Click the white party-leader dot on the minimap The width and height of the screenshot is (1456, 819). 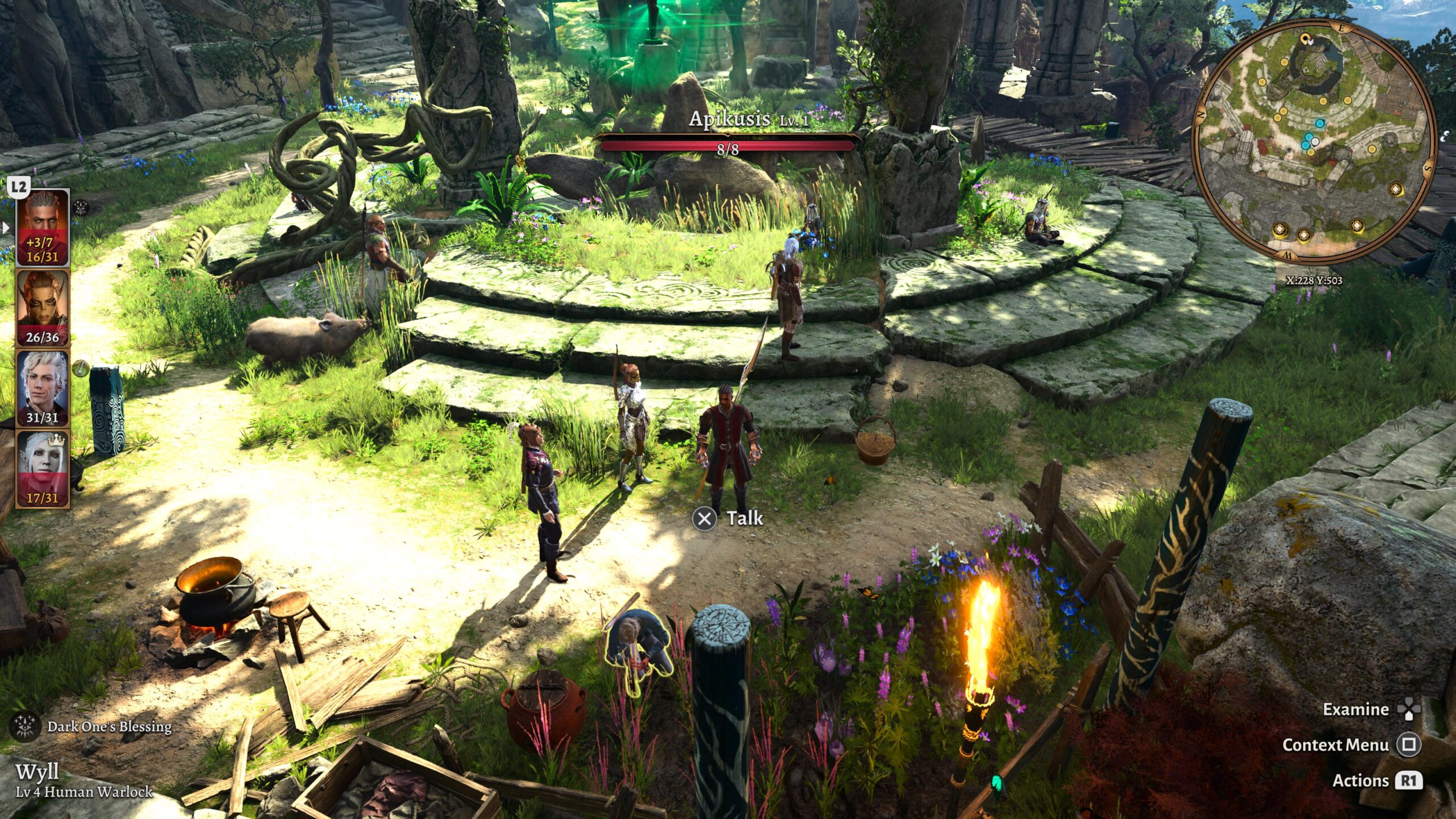pyautogui.click(x=1315, y=142)
